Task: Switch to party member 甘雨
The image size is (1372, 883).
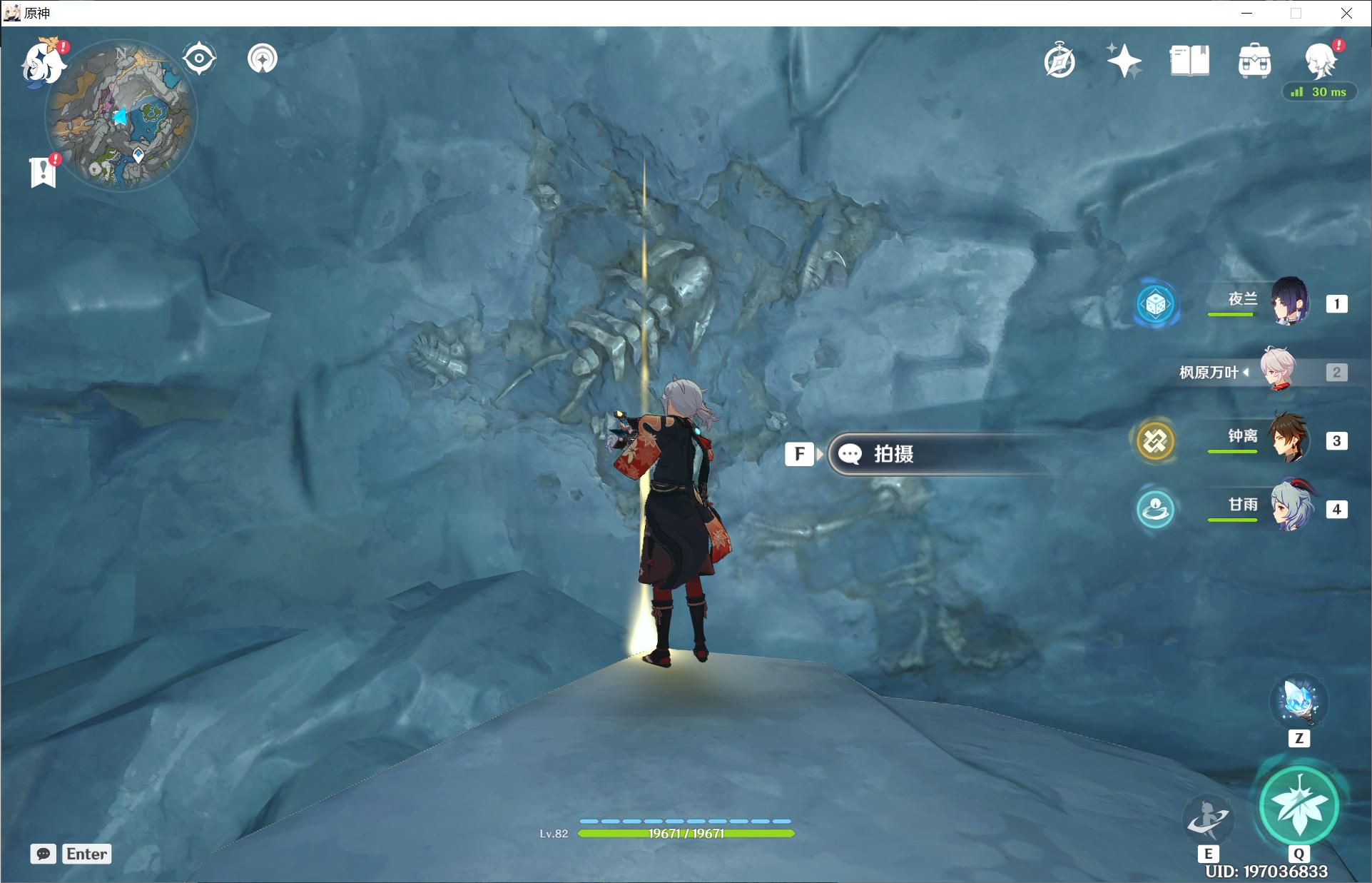Action: point(1290,507)
